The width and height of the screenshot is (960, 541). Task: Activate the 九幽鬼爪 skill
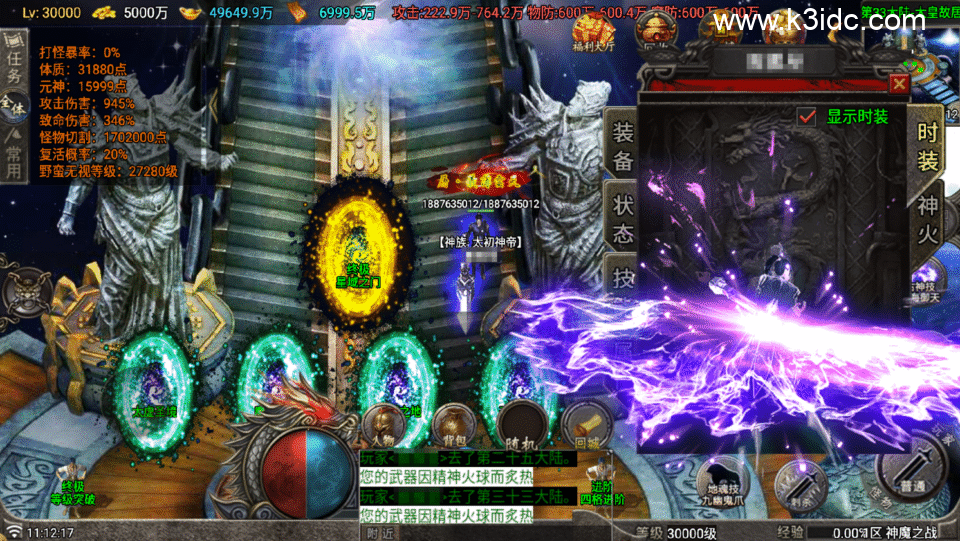722,485
